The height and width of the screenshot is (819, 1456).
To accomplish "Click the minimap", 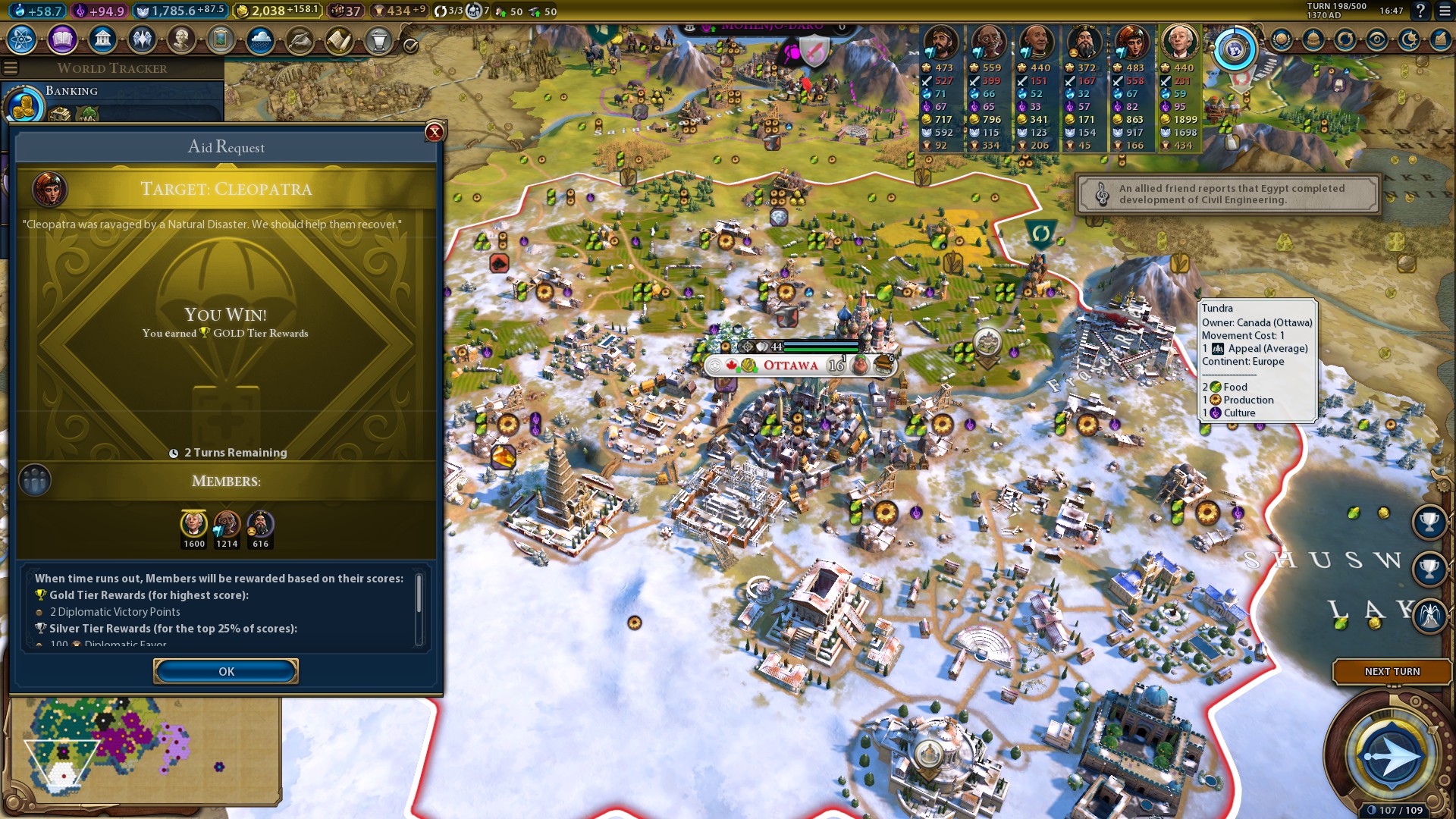I will [144, 751].
